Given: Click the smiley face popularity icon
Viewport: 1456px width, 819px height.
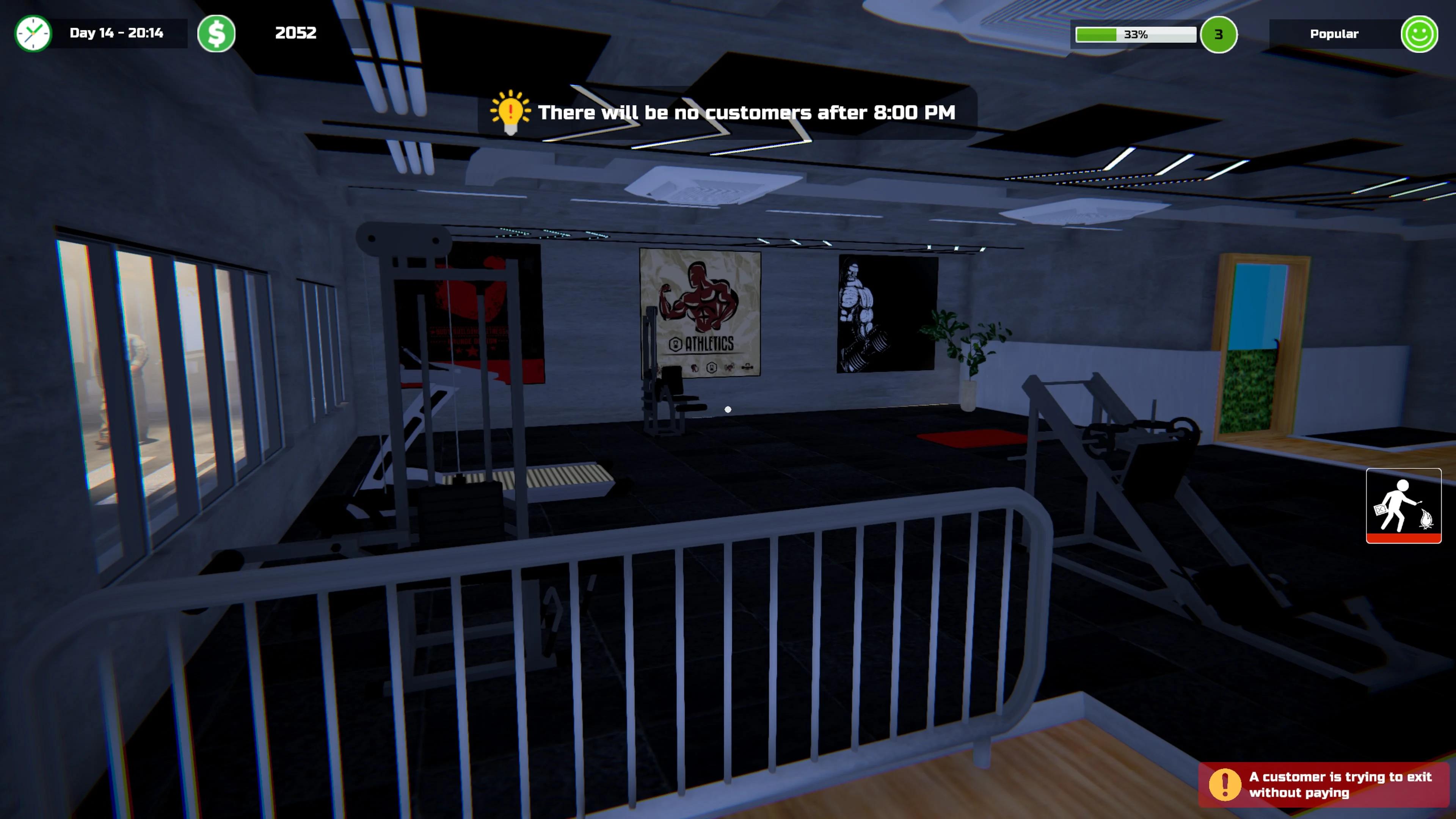Looking at the screenshot, I should (x=1419, y=34).
